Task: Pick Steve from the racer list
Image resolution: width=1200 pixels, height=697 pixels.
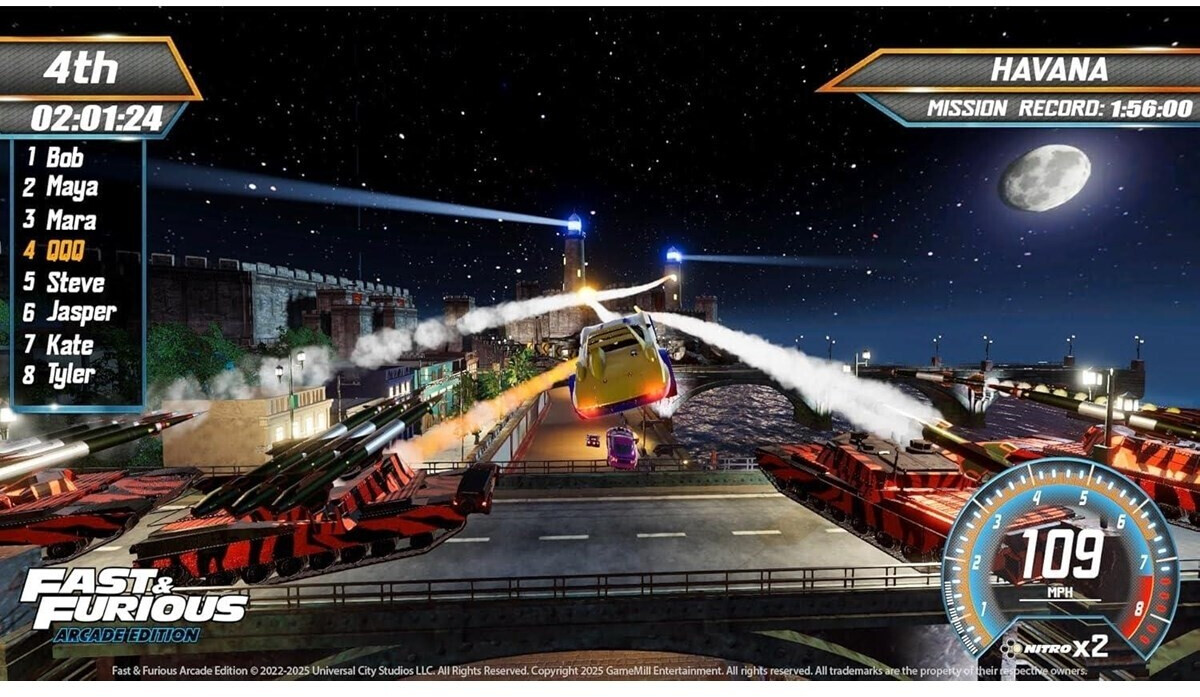Action: 74,282
